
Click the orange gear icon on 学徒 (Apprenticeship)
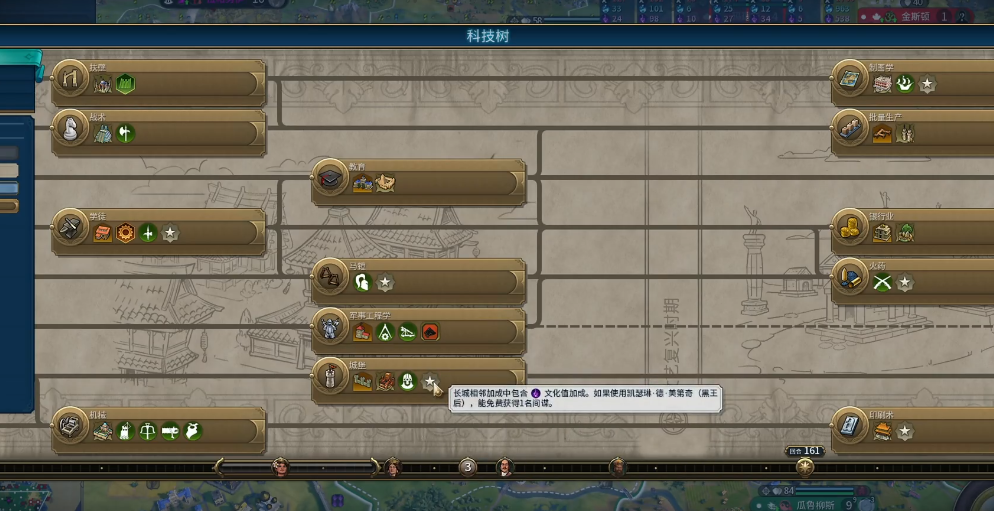[126, 233]
